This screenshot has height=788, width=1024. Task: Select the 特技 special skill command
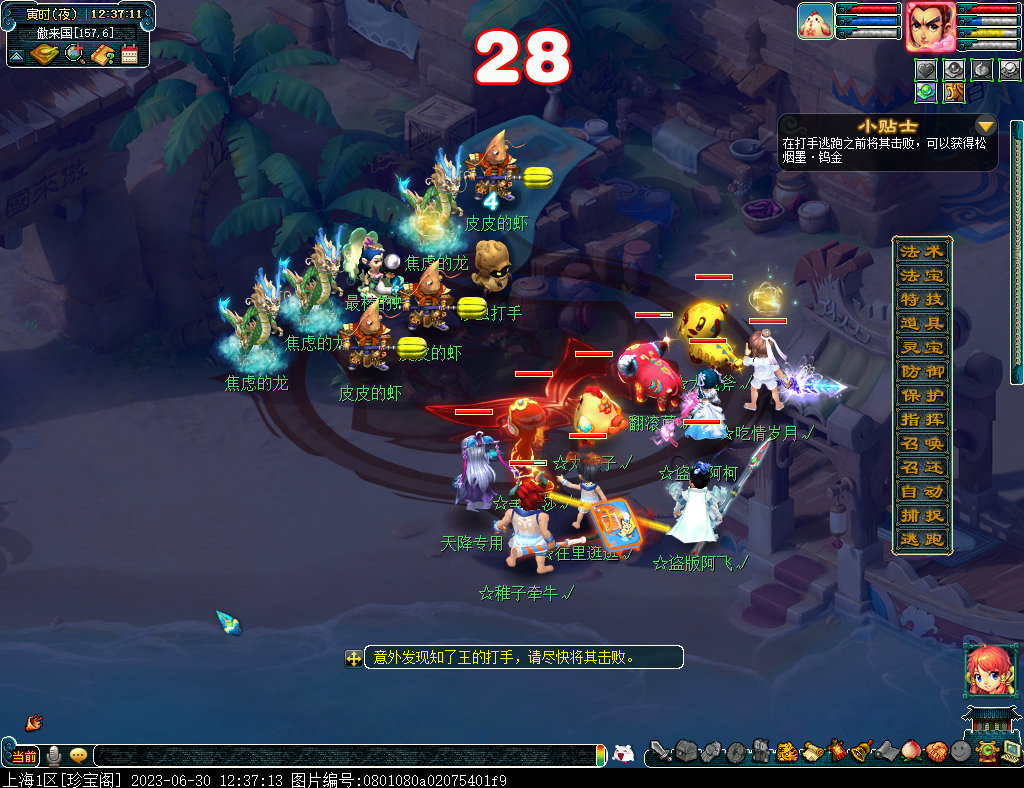pyautogui.click(x=921, y=299)
